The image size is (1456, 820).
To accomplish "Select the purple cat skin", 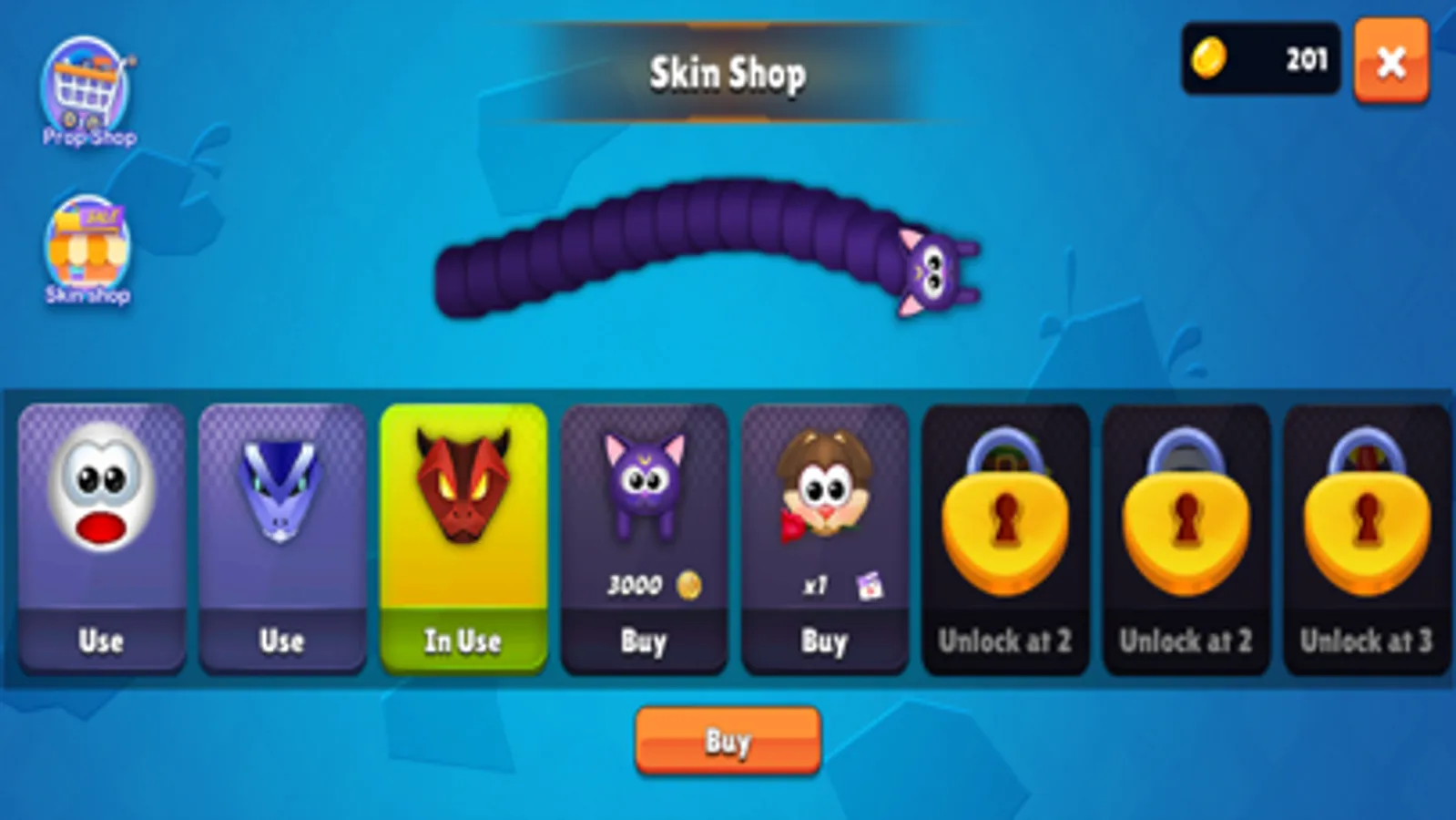I will point(644,483).
